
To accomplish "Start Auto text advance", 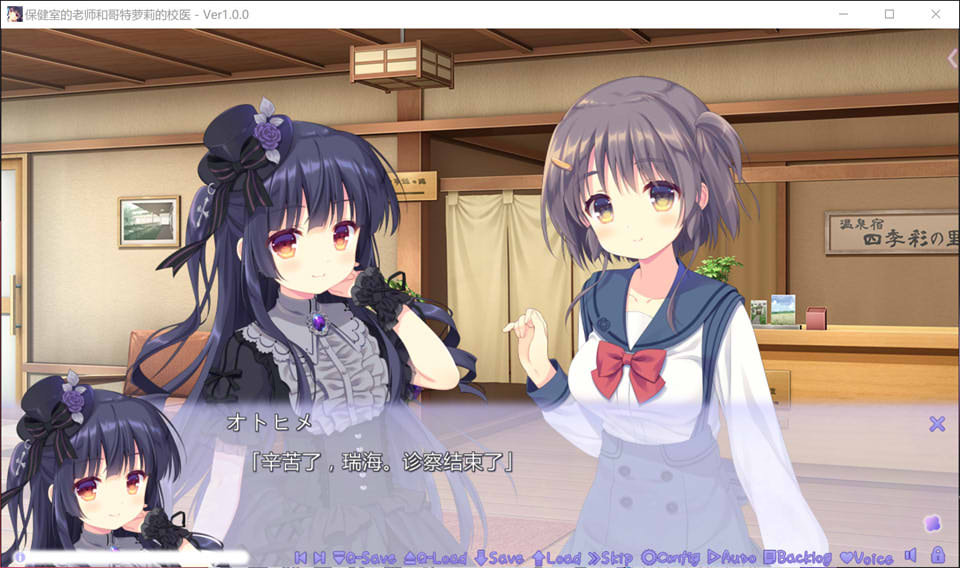I will [x=731, y=558].
